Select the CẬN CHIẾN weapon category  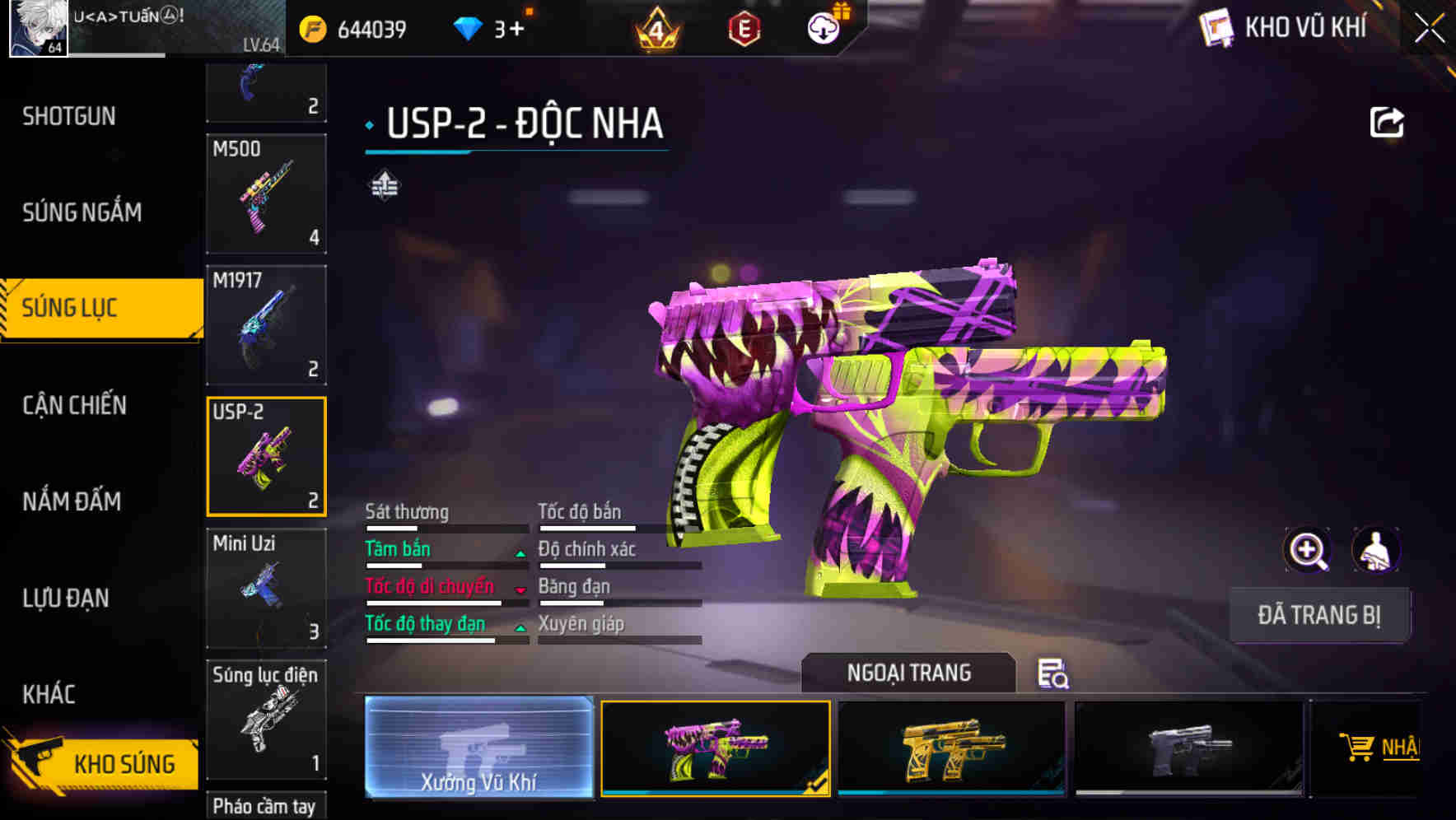(x=74, y=405)
